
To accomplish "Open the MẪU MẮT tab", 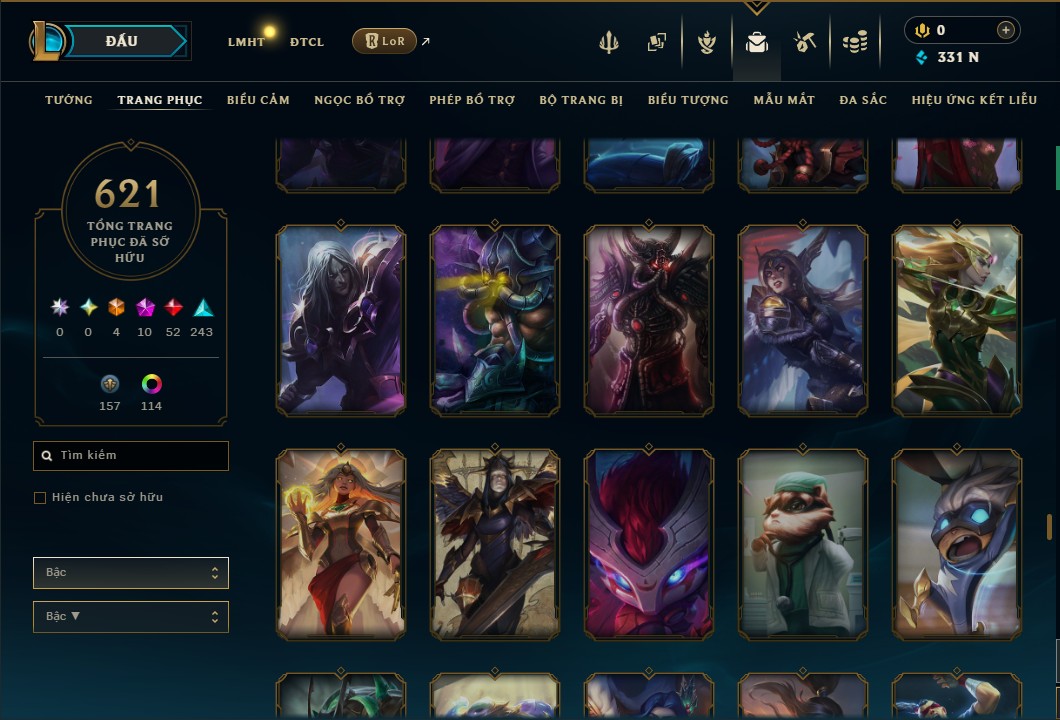I will click(x=784, y=100).
